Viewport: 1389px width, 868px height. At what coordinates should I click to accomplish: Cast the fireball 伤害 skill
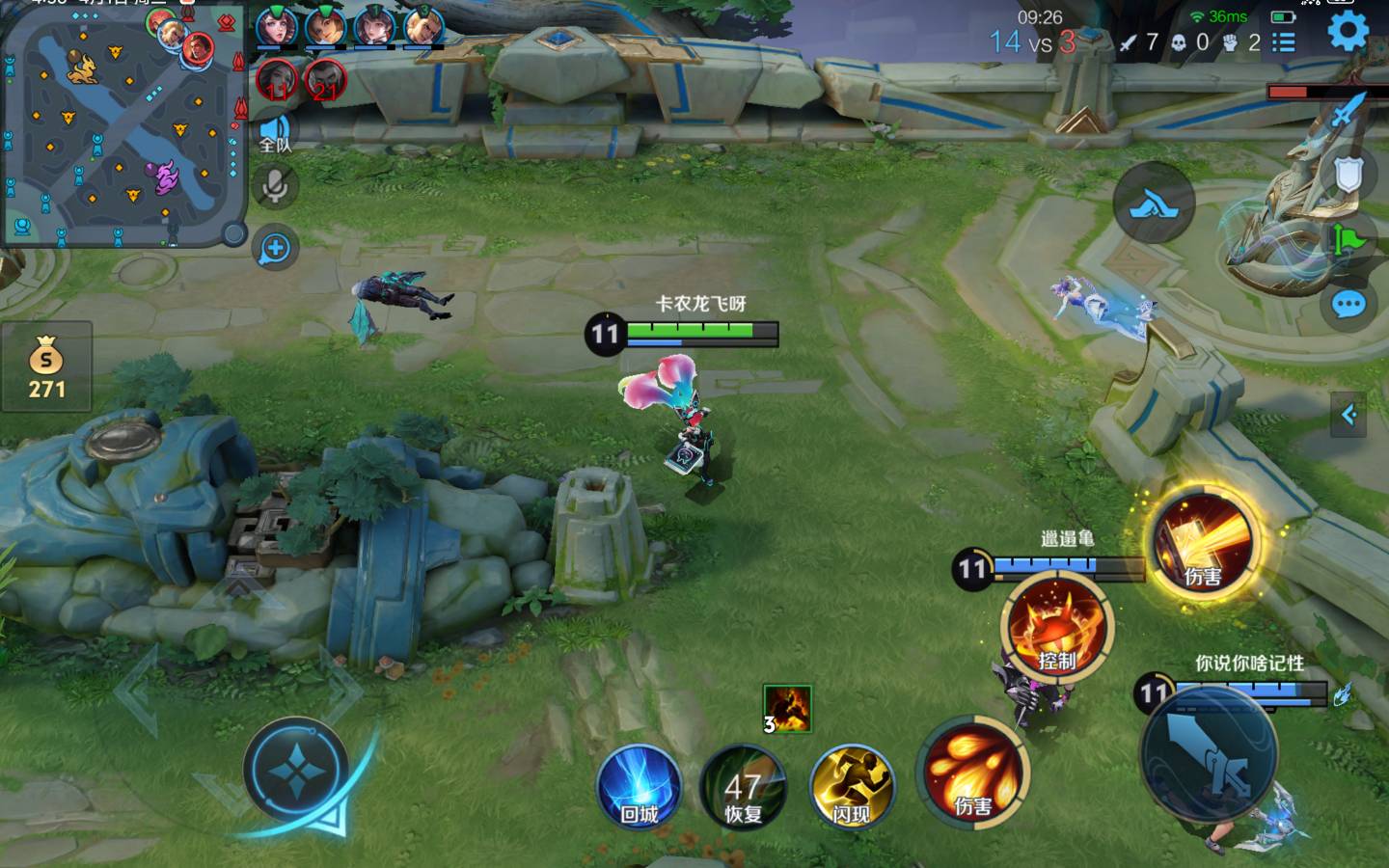click(972, 772)
